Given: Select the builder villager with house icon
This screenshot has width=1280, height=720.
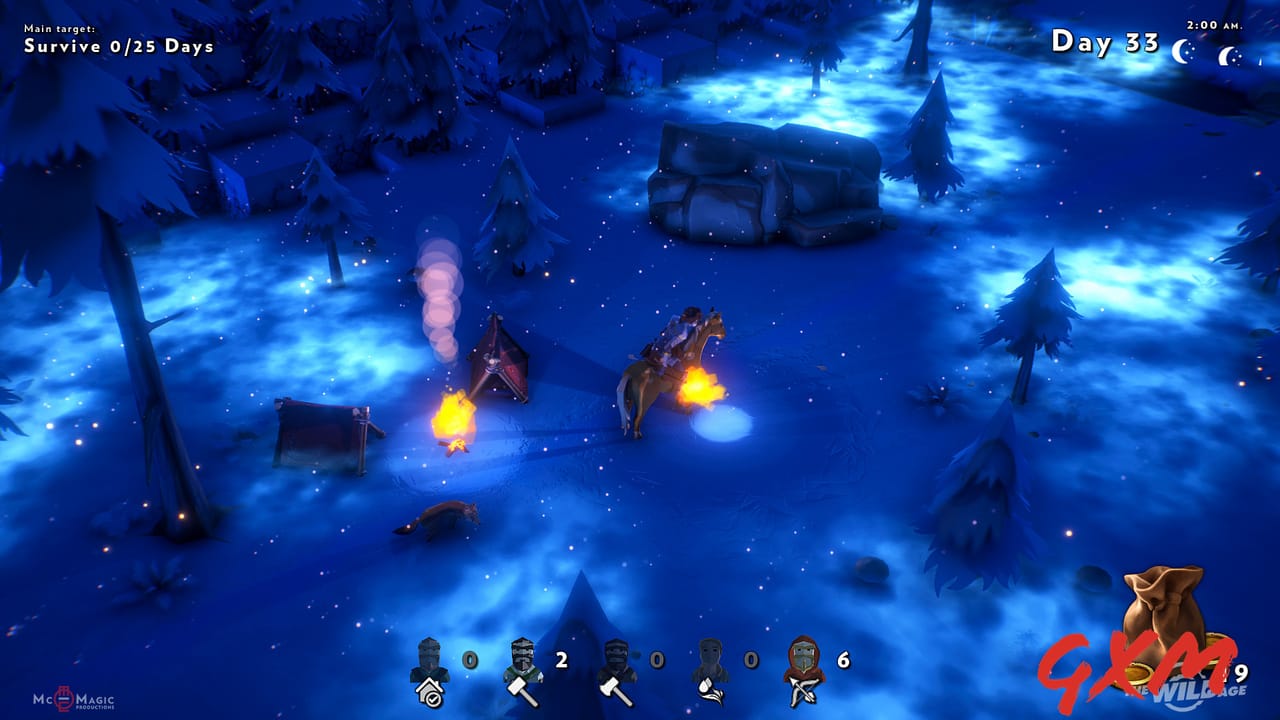Looking at the screenshot, I should 429,663.
